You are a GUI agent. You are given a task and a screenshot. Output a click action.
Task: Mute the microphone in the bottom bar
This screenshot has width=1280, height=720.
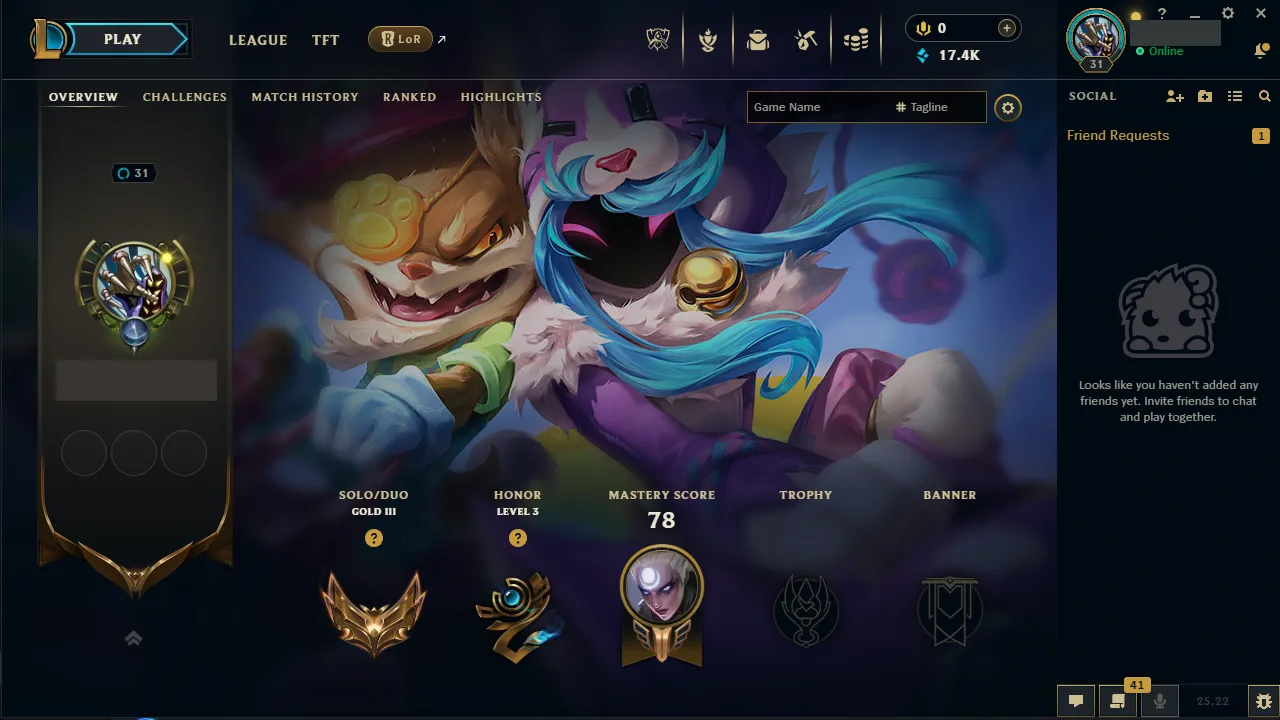click(x=1160, y=701)
